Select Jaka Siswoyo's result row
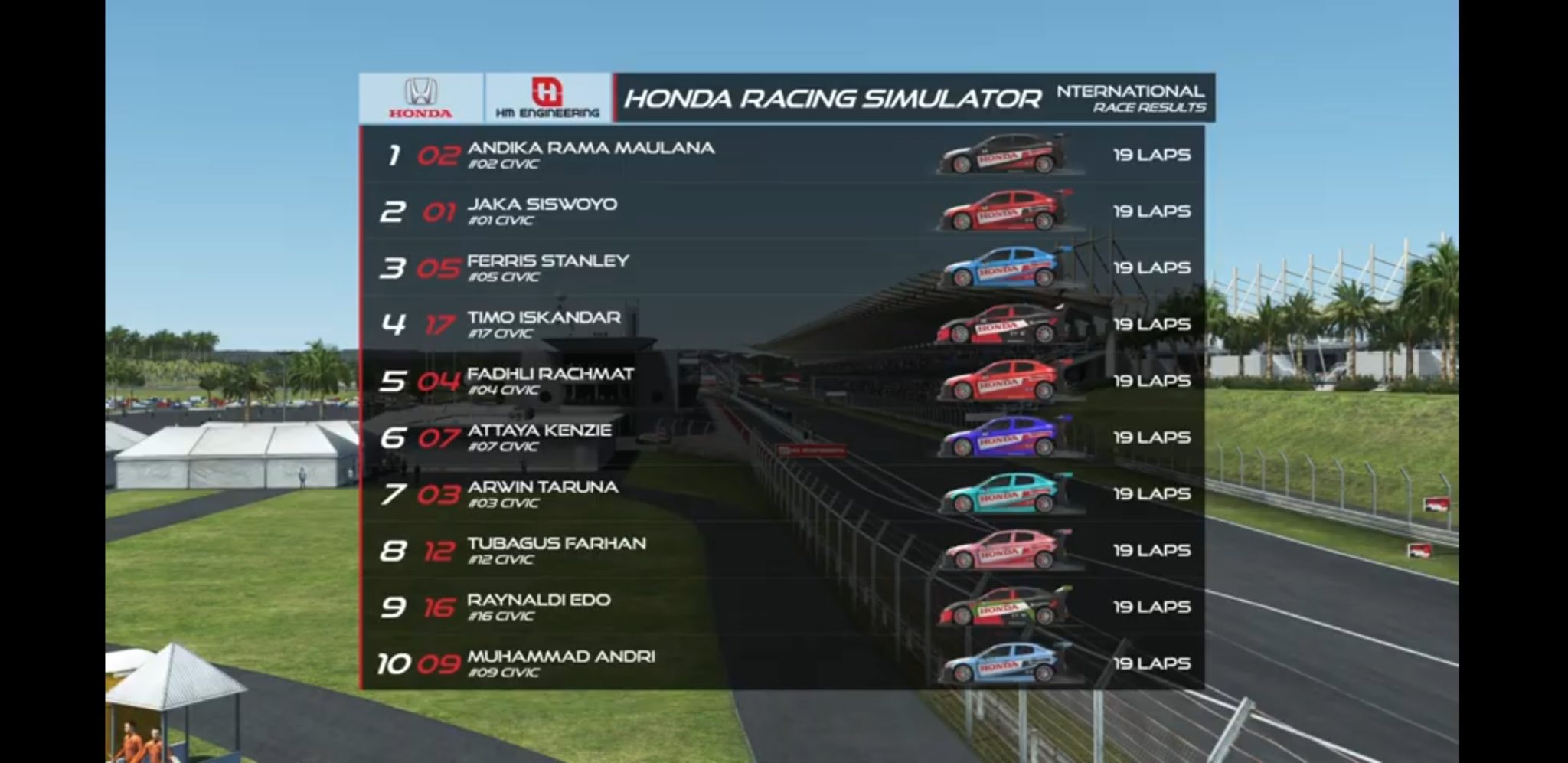Viewport: 1568px width, 763px height. (x=542, y=211)
